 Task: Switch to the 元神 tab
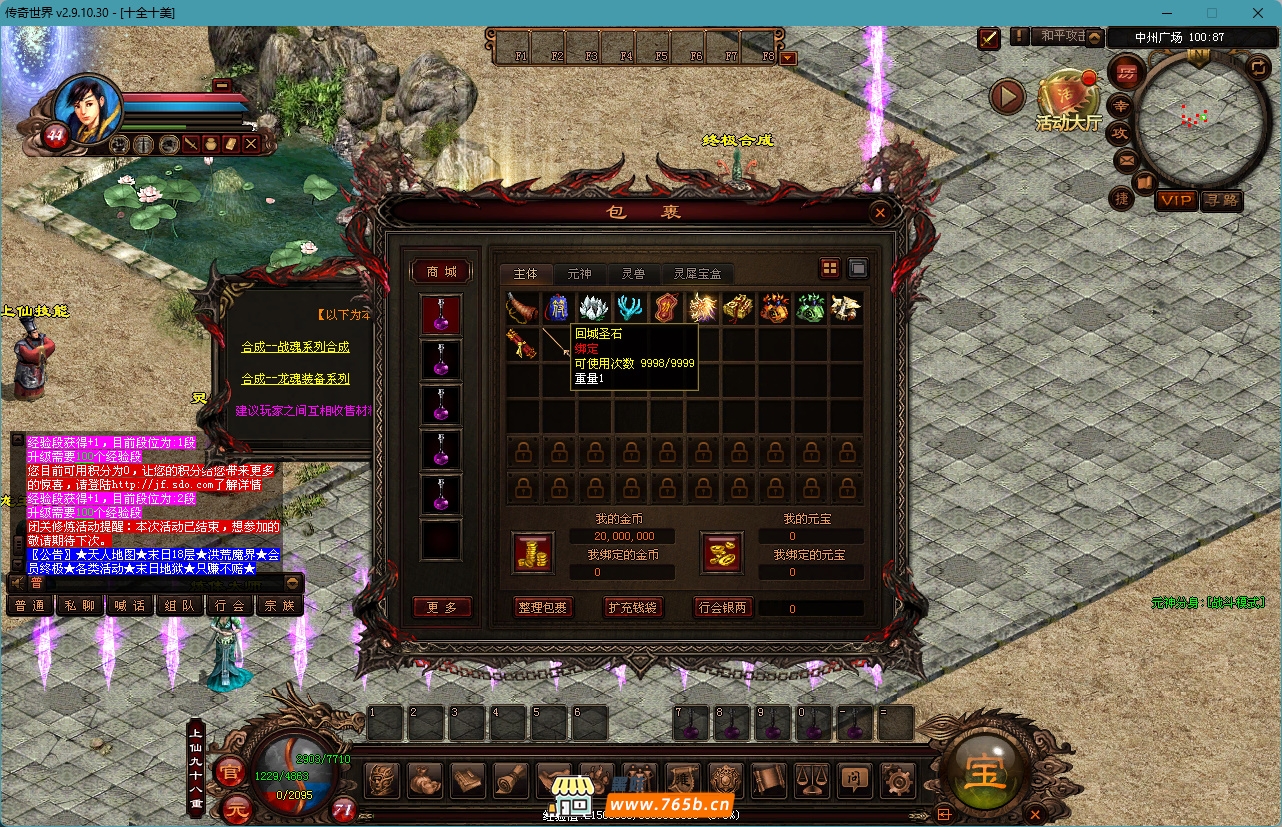coord(579,274)
